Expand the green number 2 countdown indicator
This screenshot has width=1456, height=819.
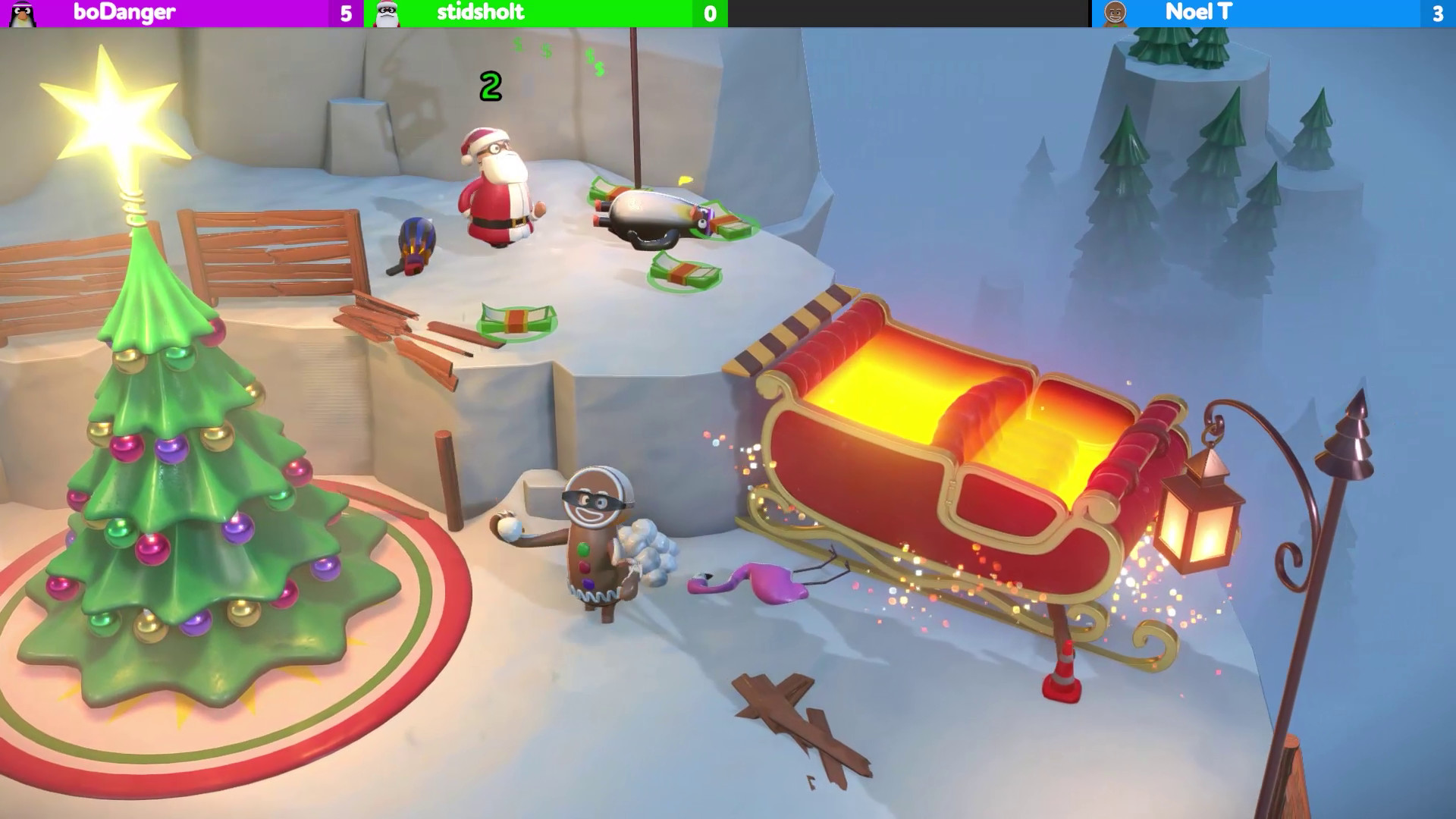[490, 86]
